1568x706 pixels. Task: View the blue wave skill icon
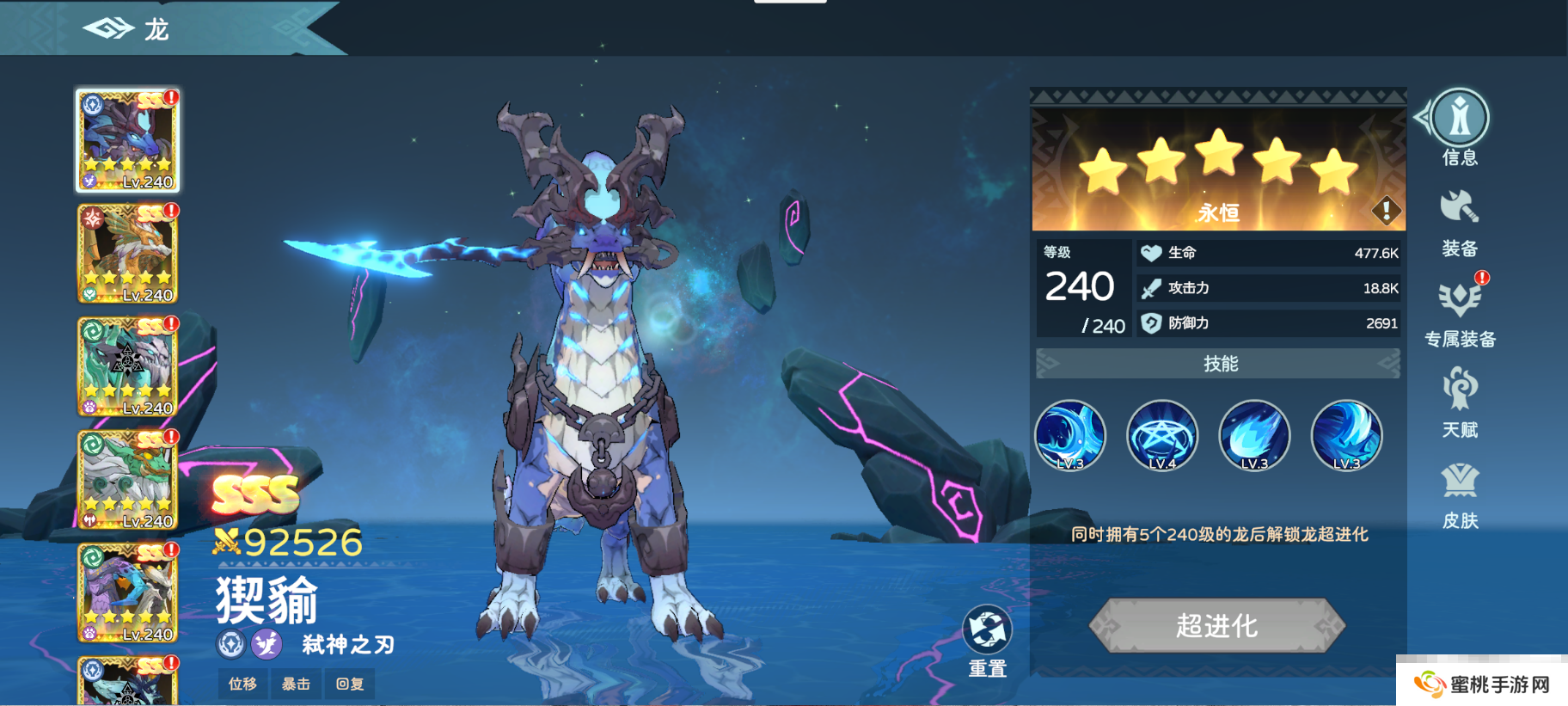click(x=1070, y=436)
